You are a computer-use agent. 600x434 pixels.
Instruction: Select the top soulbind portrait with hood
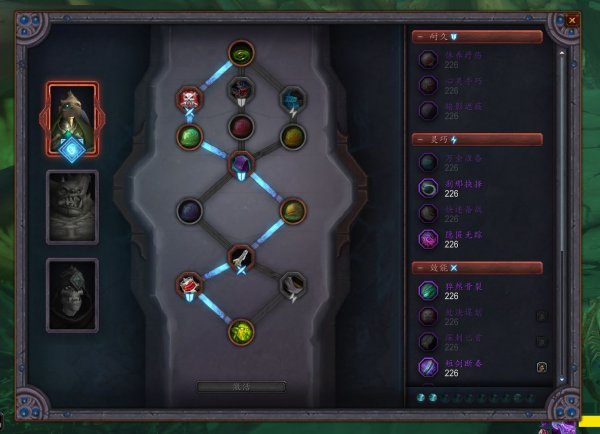pos(72,115)
